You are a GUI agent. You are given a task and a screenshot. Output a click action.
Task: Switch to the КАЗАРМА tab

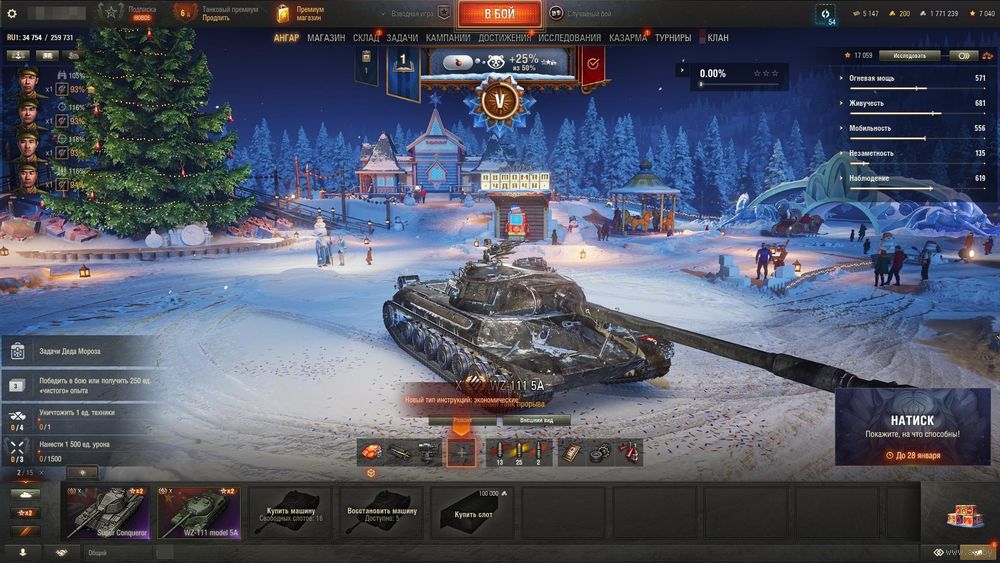pos(628,38)
